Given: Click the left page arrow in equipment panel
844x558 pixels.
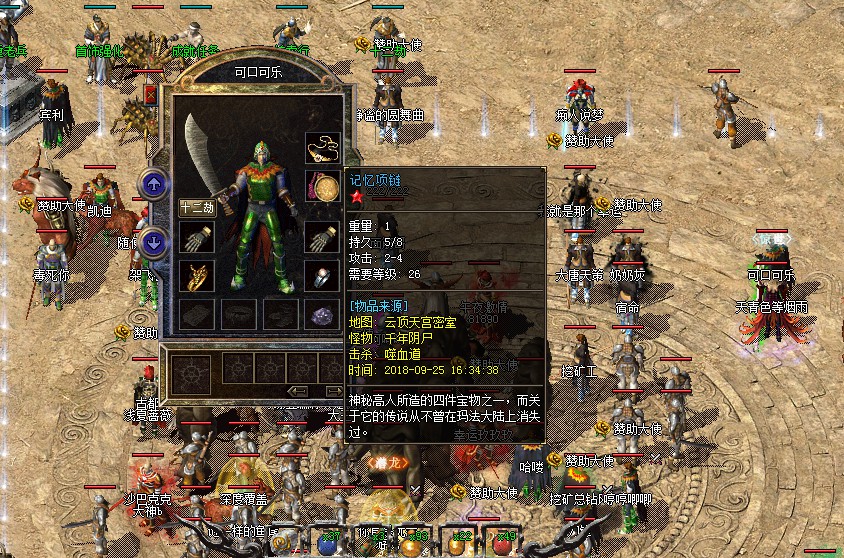Looking at the screenshot, I should tap(297, 390).
